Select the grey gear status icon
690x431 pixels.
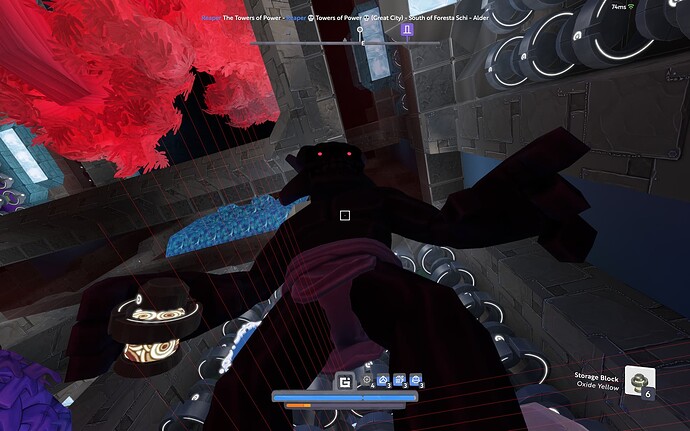tap(367, 380)
